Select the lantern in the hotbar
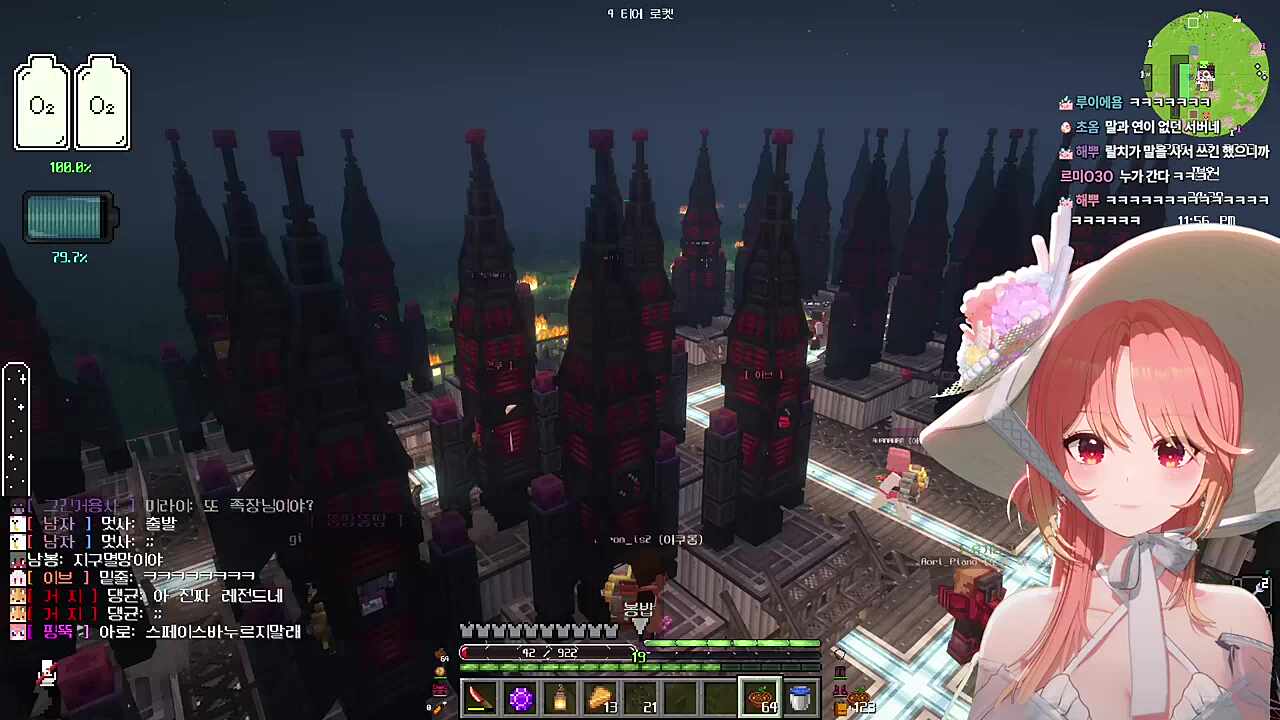 pos(560,698)
